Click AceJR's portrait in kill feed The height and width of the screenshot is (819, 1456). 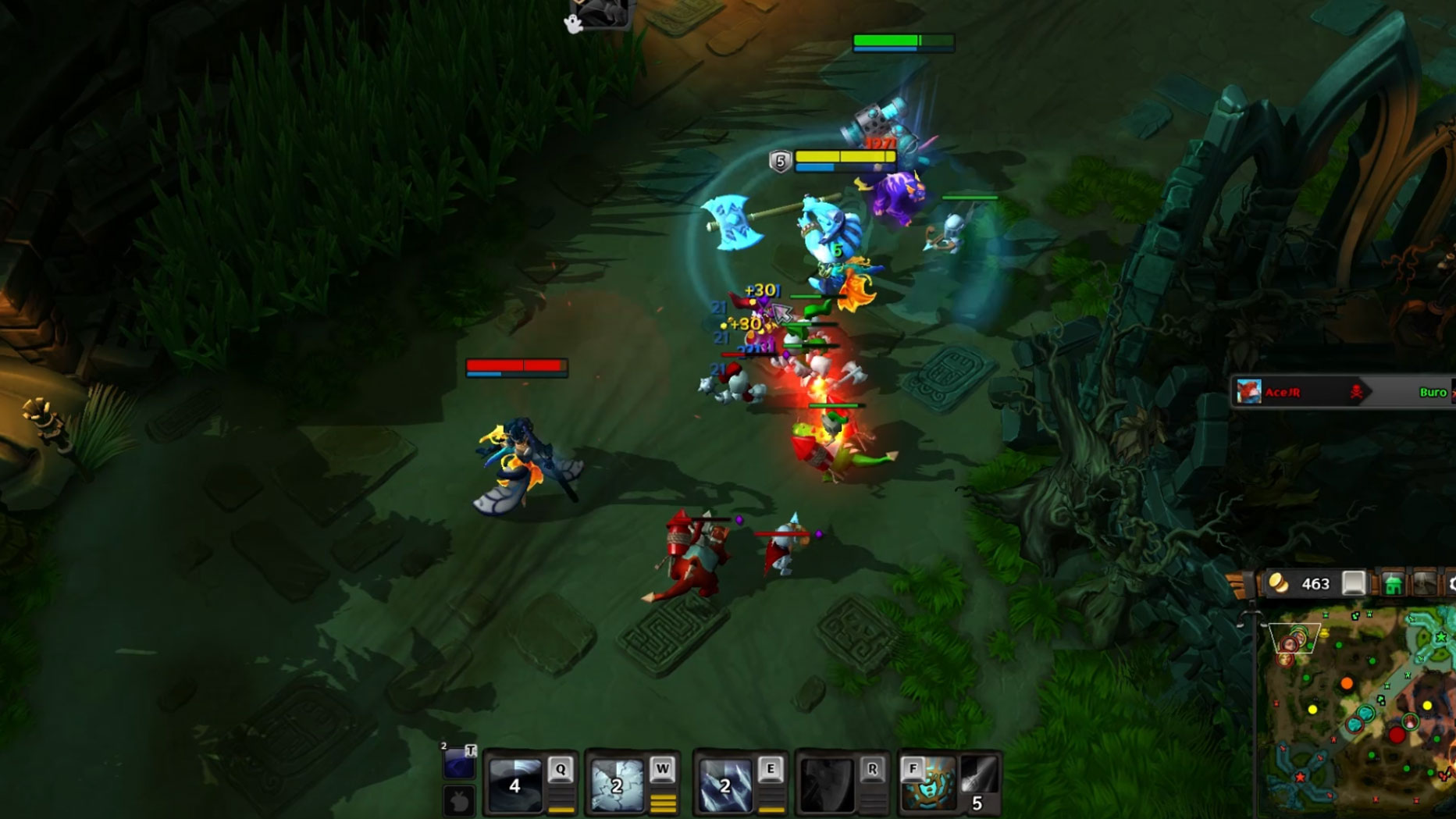(1249, 392)
